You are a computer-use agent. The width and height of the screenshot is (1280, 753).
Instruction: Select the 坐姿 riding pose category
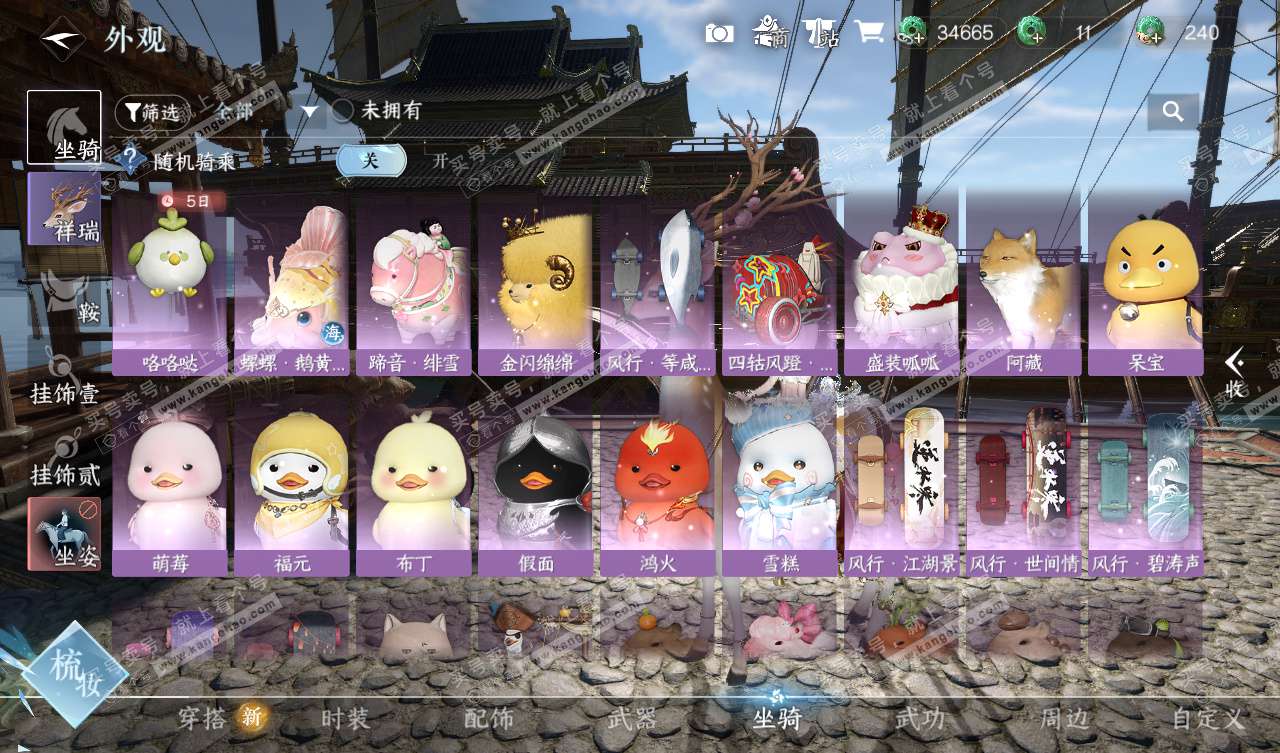pyautogui.click(x=65, y=534)
